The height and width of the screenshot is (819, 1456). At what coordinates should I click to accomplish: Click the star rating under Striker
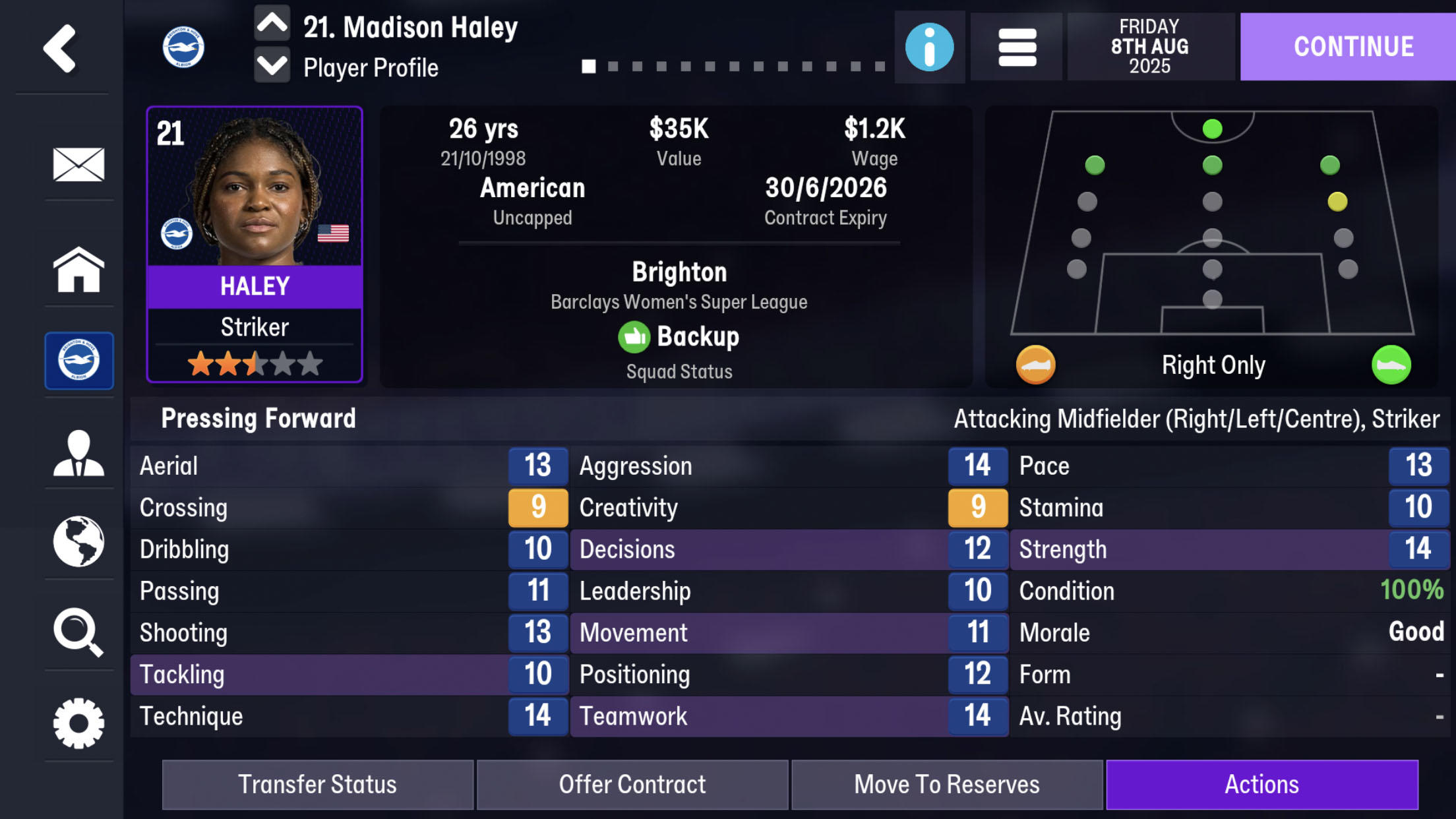(x=254, y=363)
